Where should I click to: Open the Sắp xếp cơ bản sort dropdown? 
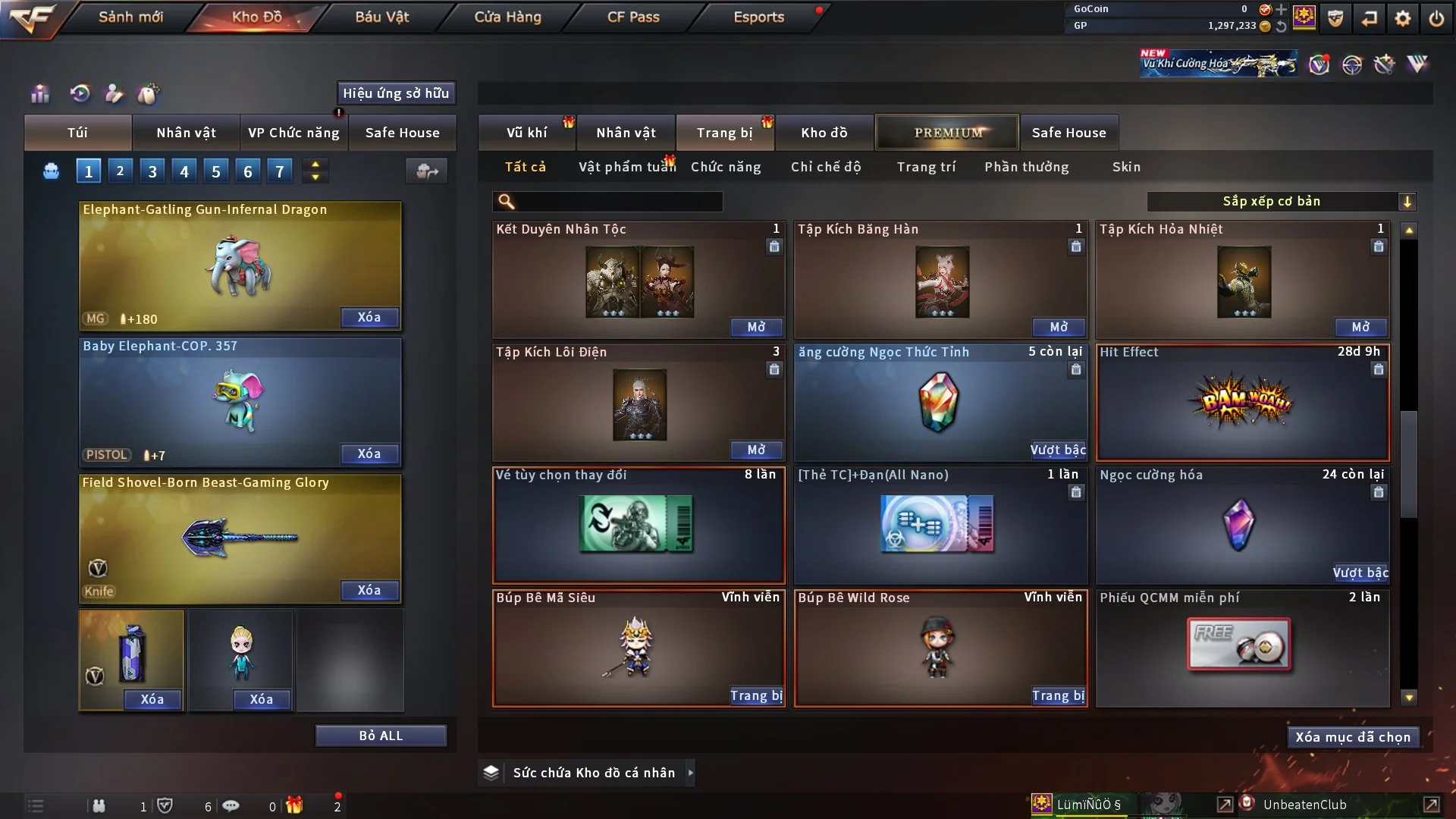1281,202
